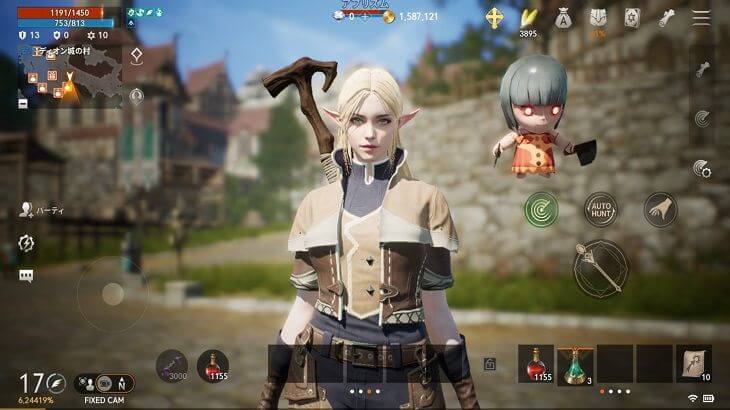Switch the FIXED CAM camera mode
Image resolution: width=730 pixels, height=410 pixels.
pyautogui.click(x=101, y=382)
